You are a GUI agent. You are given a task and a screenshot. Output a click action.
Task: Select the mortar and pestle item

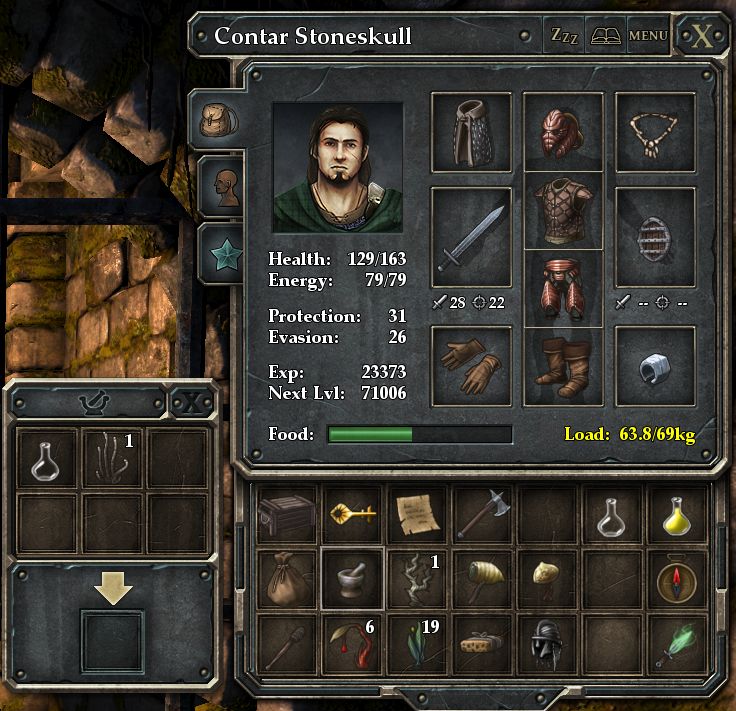tap(352, 578)
